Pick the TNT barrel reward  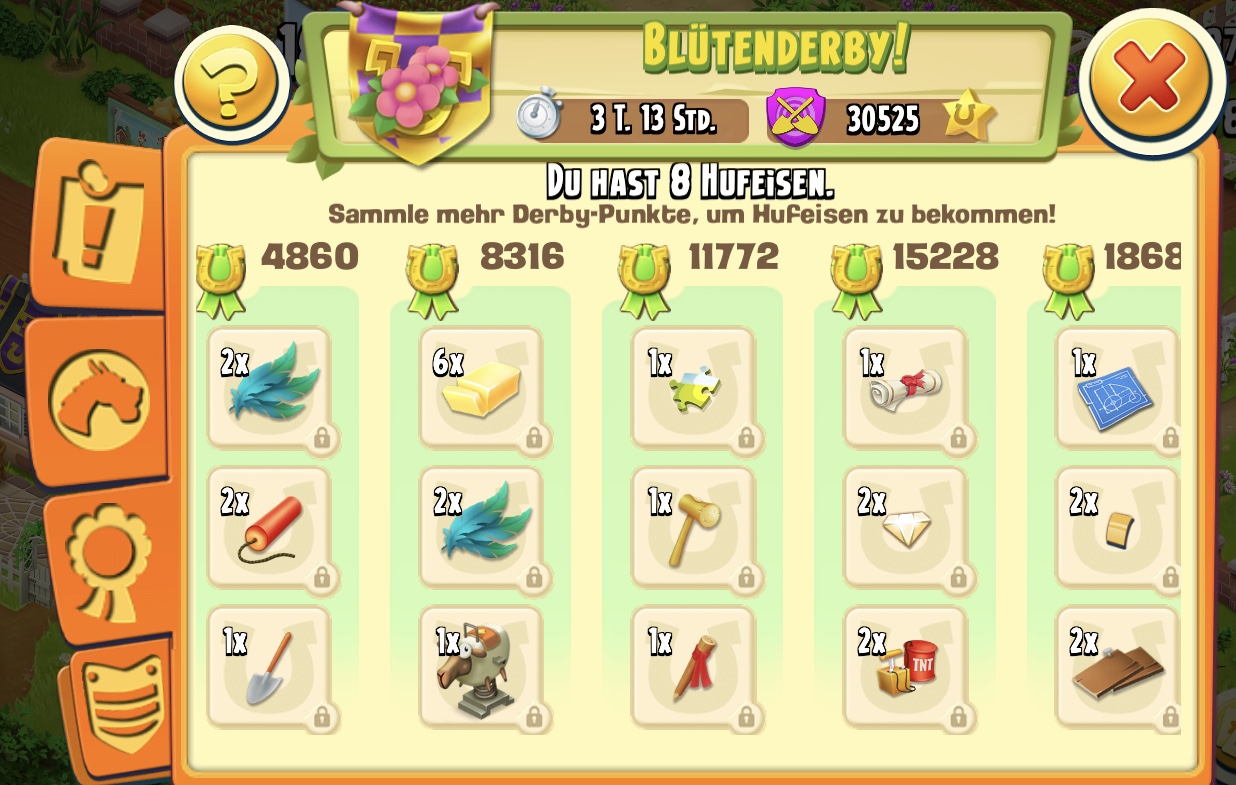(905, 667)
